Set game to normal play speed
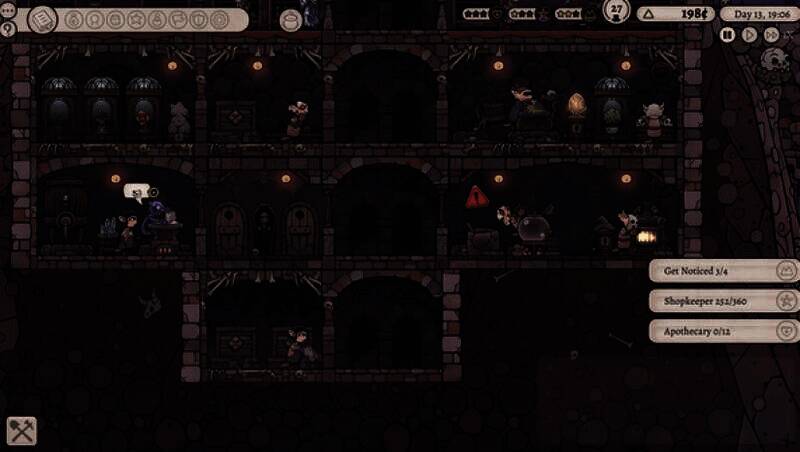The image size is (800, 452). pos(750,34)
